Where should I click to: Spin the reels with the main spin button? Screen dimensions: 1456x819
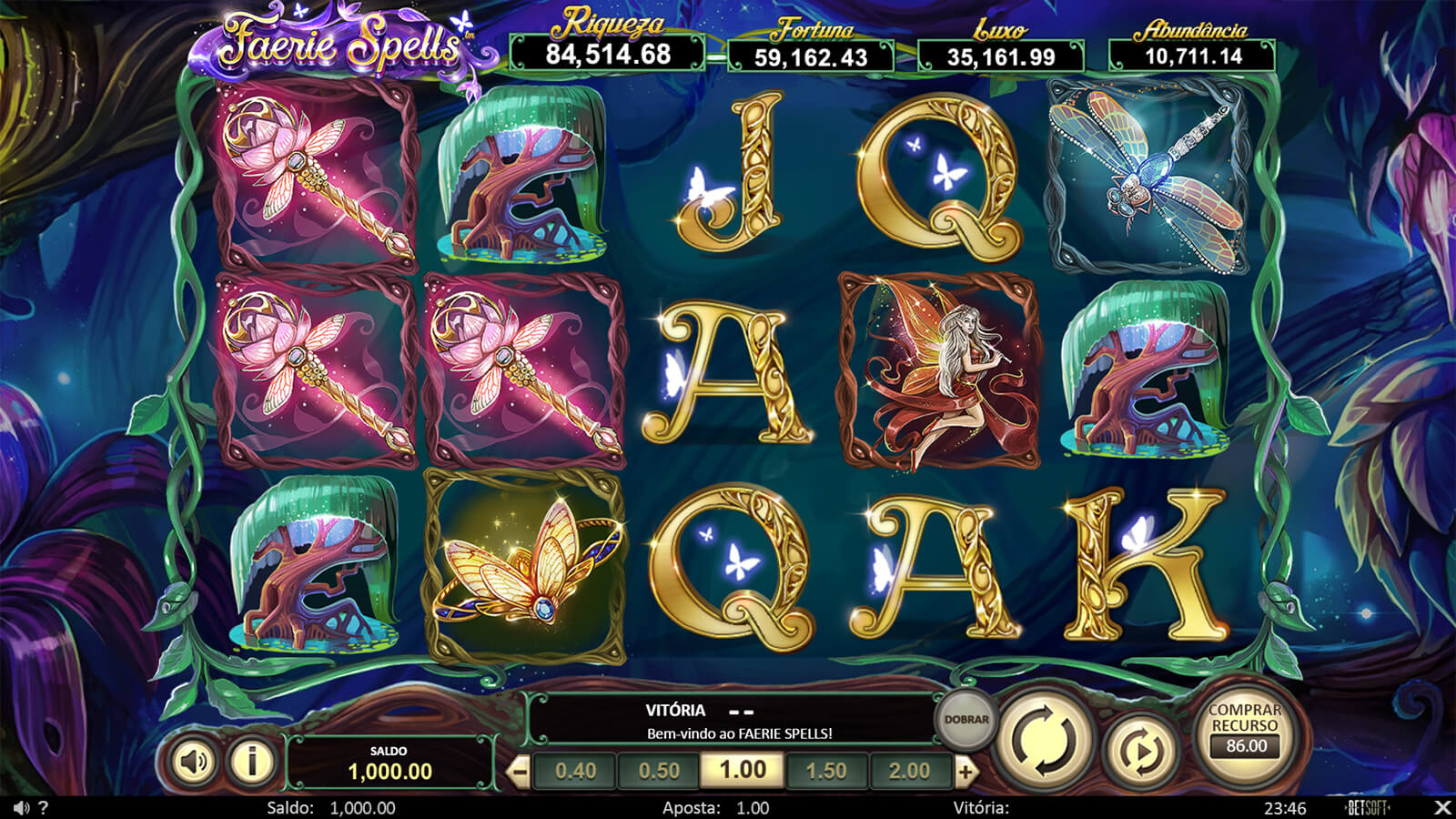pos(1046,739)
